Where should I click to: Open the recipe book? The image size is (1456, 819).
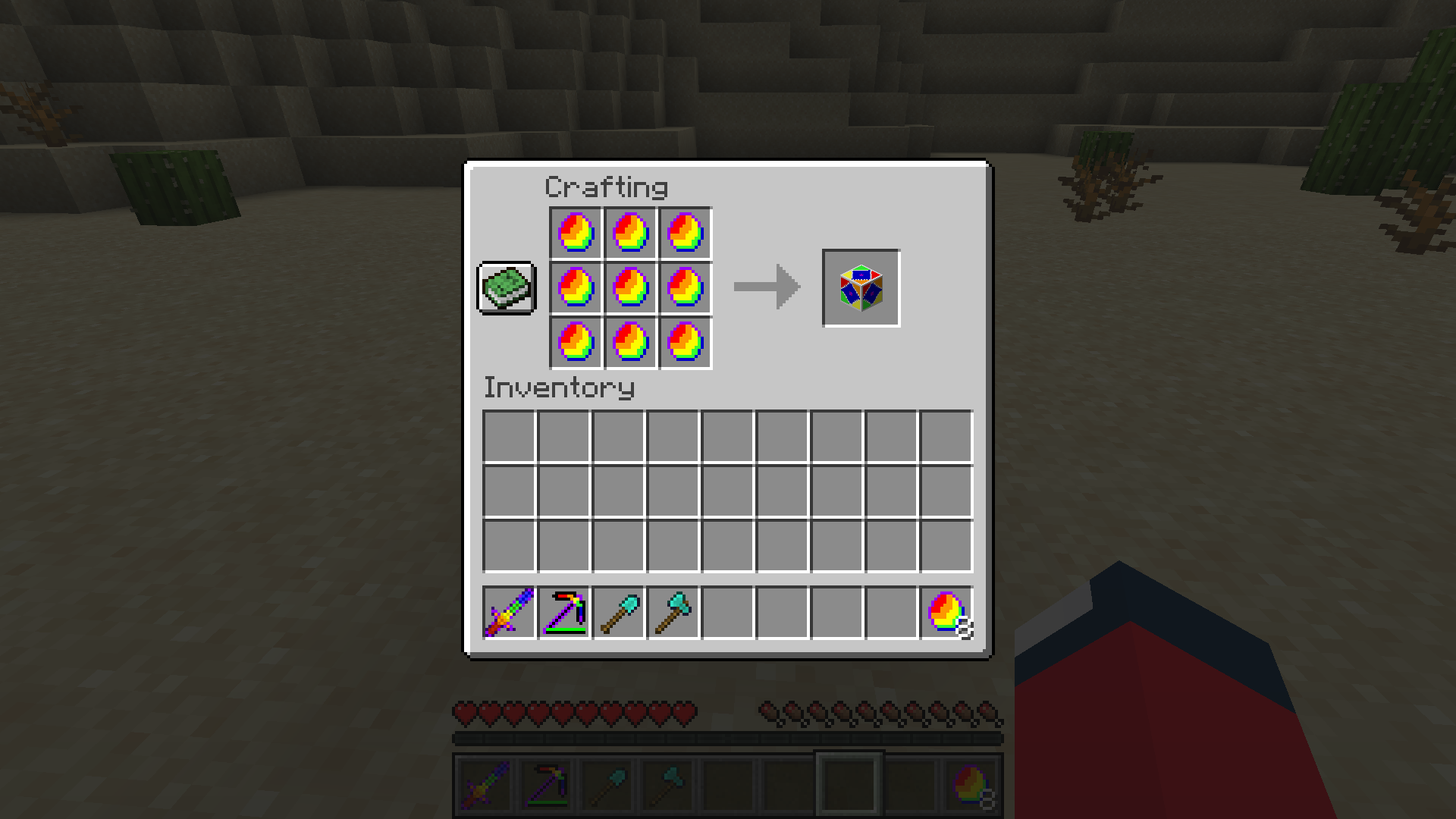tap(506, 288)
